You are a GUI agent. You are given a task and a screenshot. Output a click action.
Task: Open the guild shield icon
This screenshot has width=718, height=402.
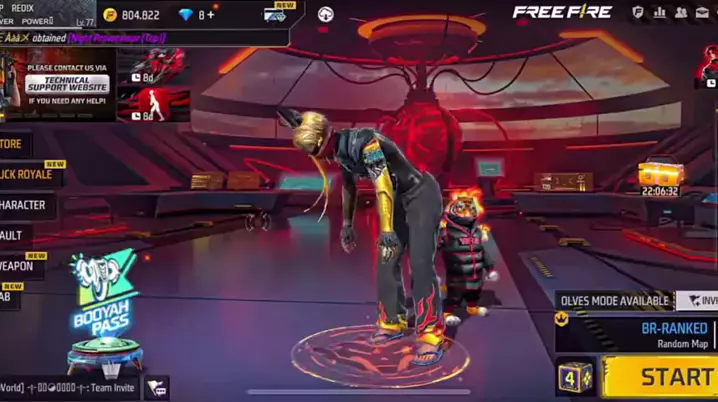[x=638, y=13]
